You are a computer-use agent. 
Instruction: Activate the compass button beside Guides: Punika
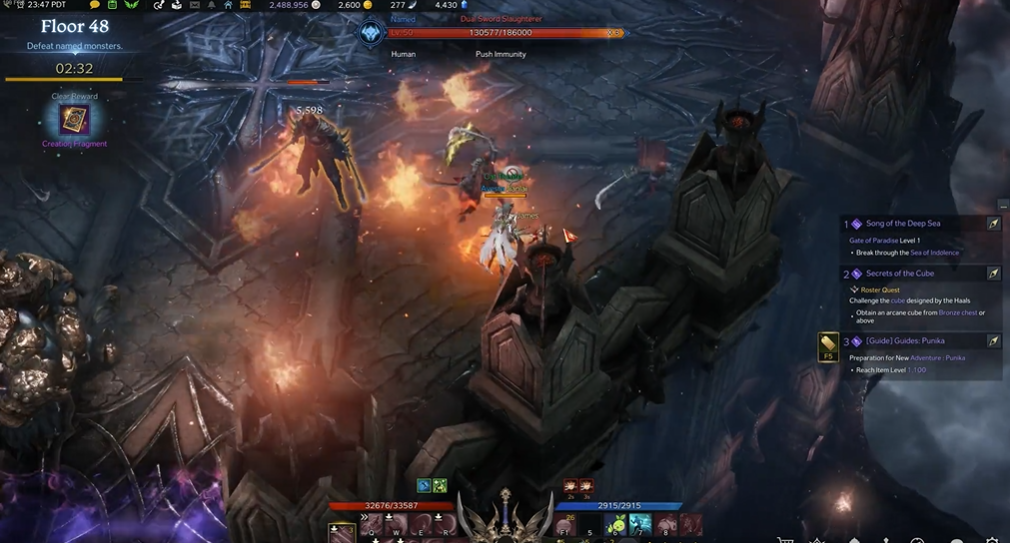(994, 341)
